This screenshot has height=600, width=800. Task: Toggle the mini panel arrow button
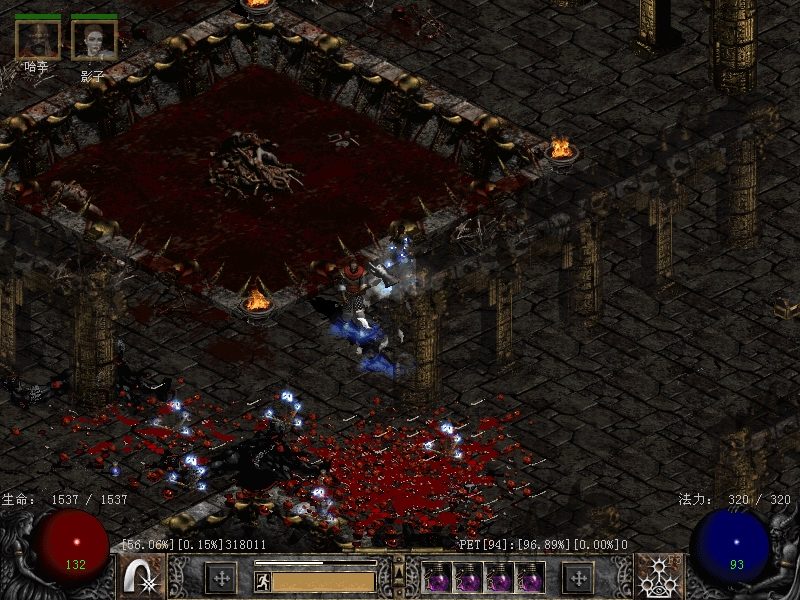tap(398, 573)
